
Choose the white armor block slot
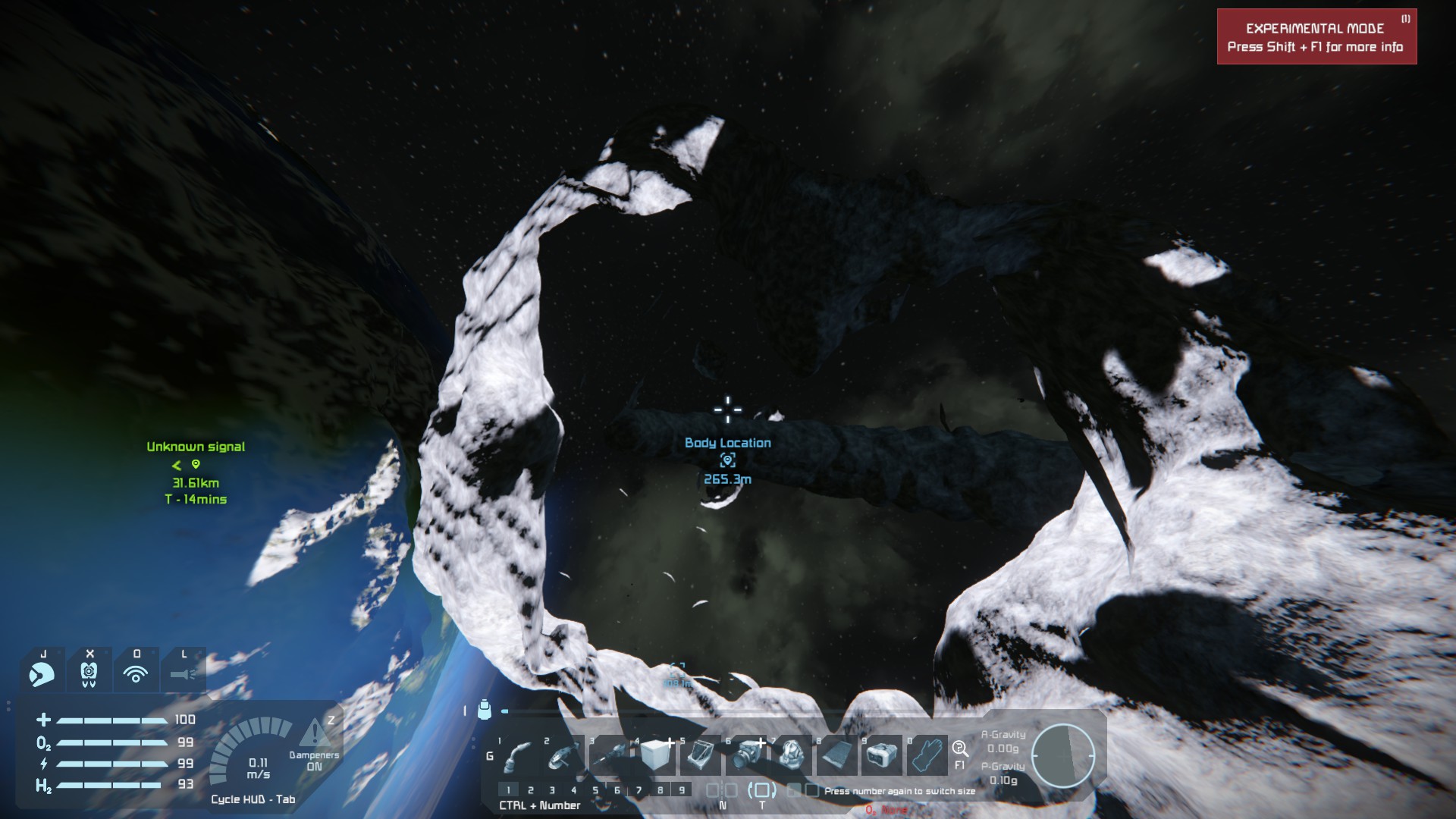pyautogui.click(x=657, y=755)
